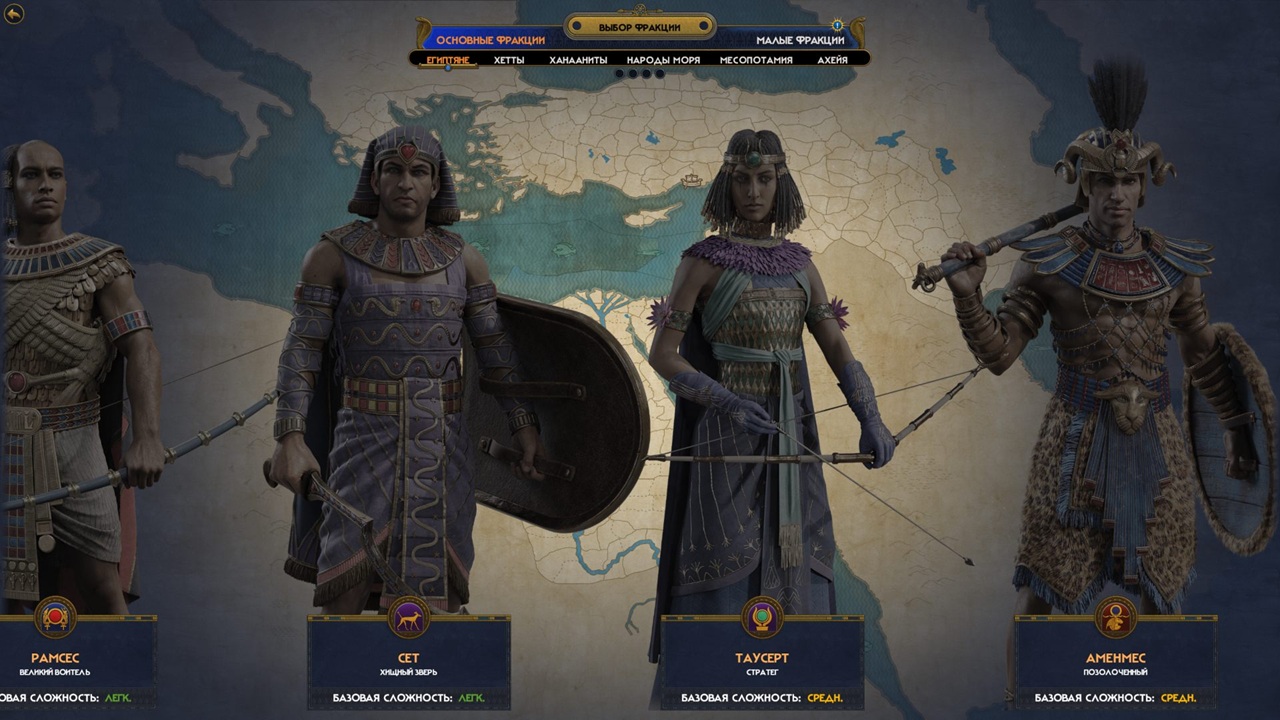The width and height of the screenshot is (1280, 720).
Task: Pick Таусерт faction leader card
Action: [762, 664]
